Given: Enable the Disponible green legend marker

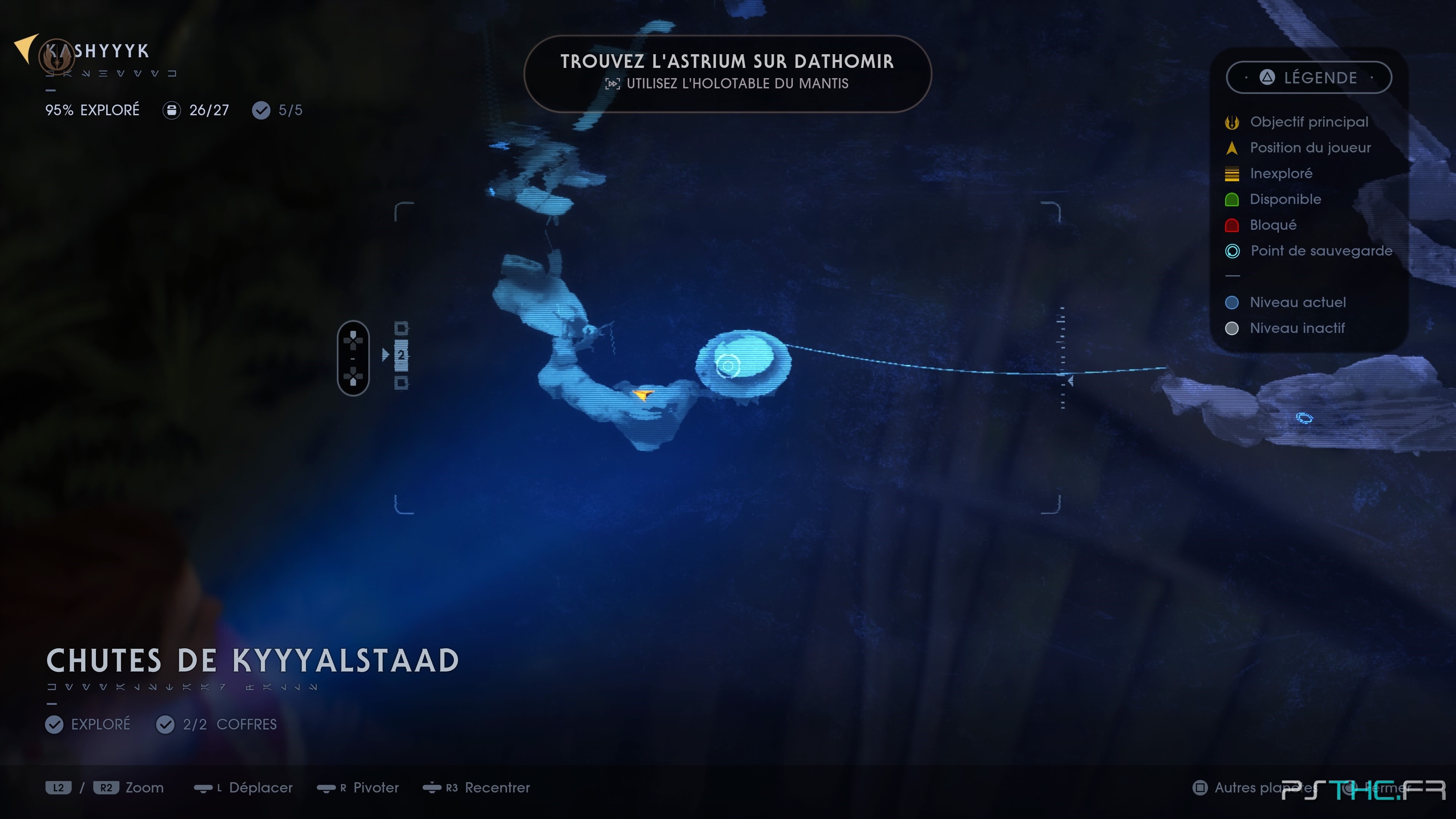Looking at the screenshot, I should [1232, 199].
